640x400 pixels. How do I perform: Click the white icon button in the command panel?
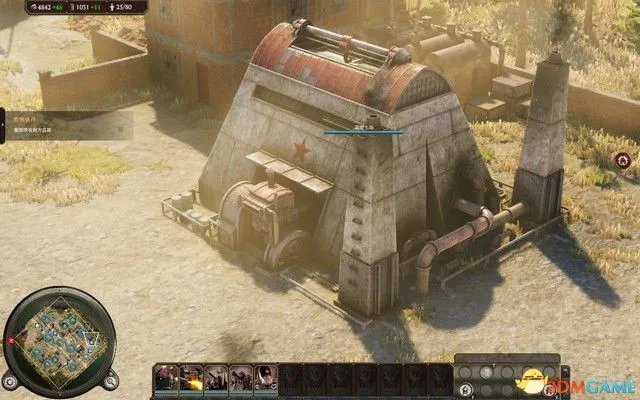(484, 372)
